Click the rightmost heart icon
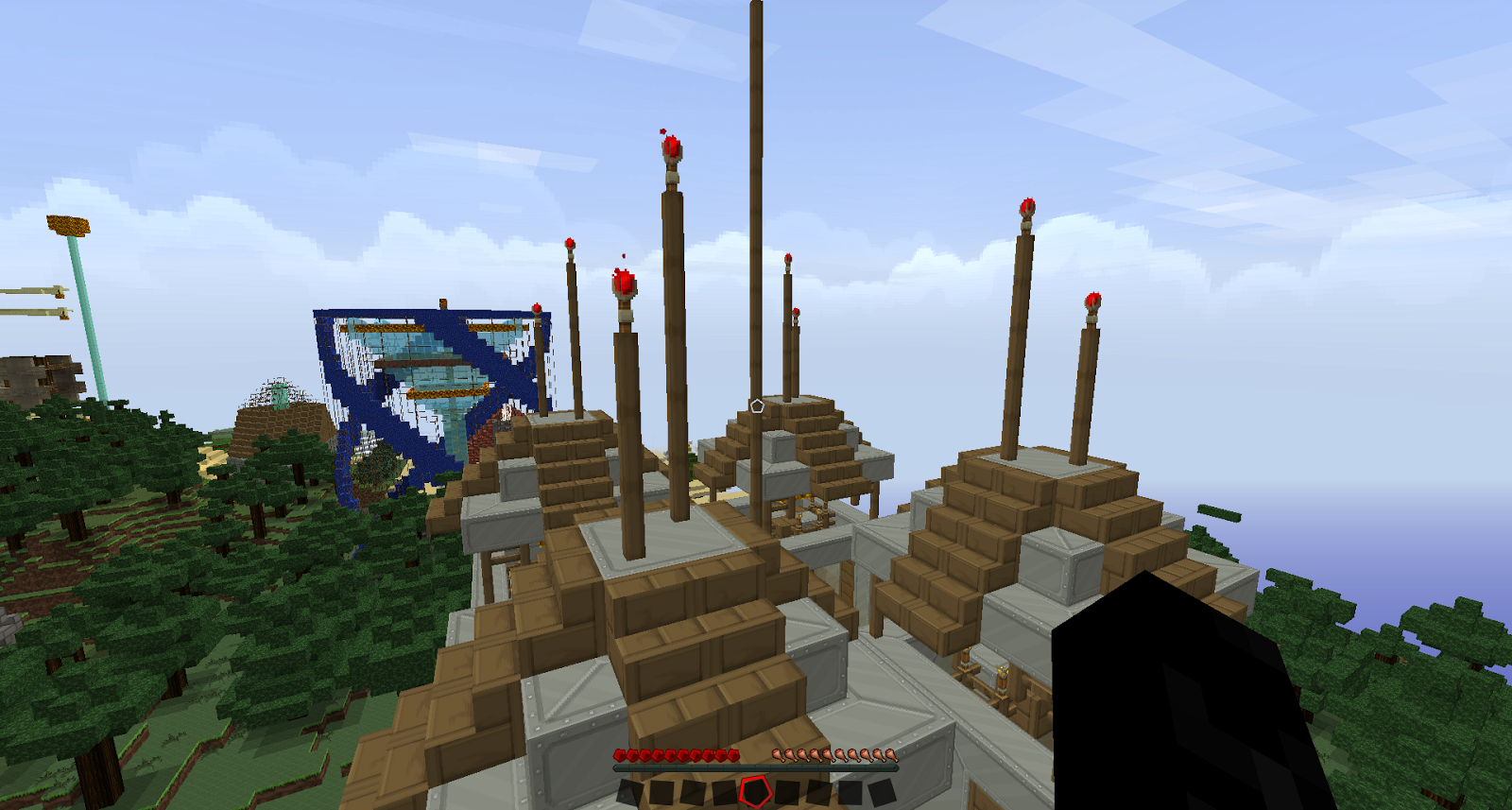 coord(733,754)
